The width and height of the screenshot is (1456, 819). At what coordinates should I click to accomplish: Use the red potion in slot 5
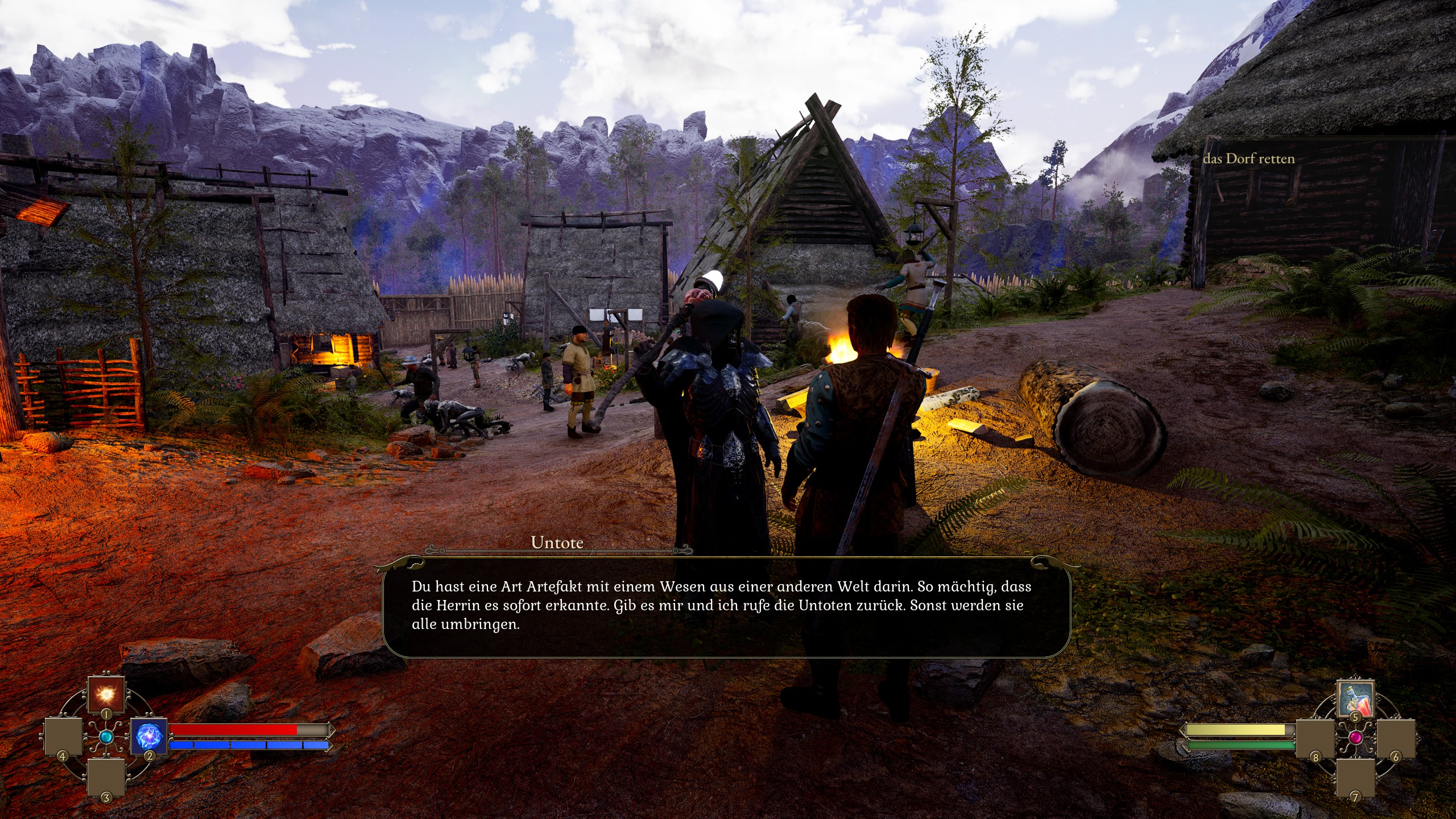click(x=1355, y=697)
